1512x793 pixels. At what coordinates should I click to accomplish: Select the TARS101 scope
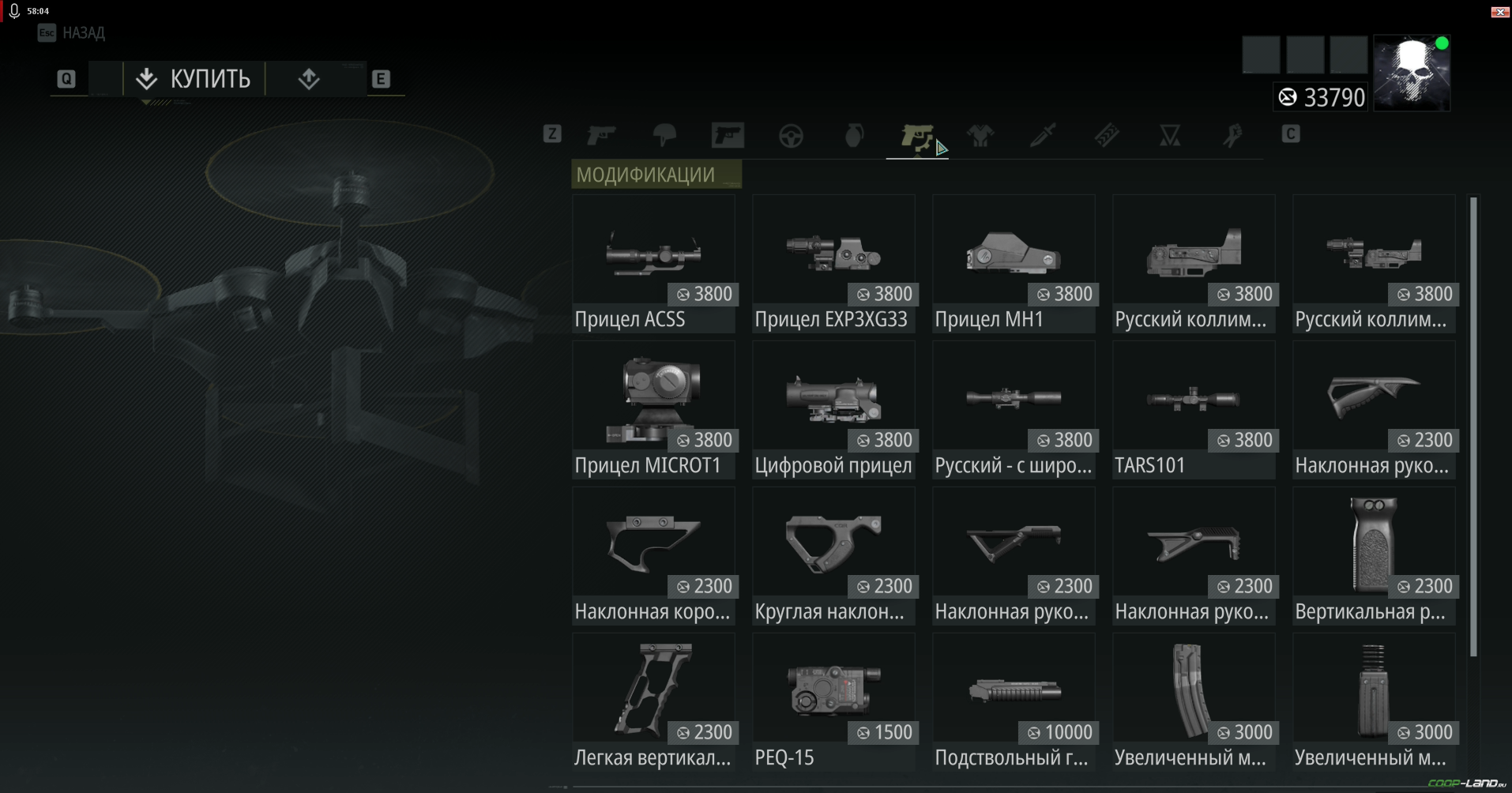1194,409
